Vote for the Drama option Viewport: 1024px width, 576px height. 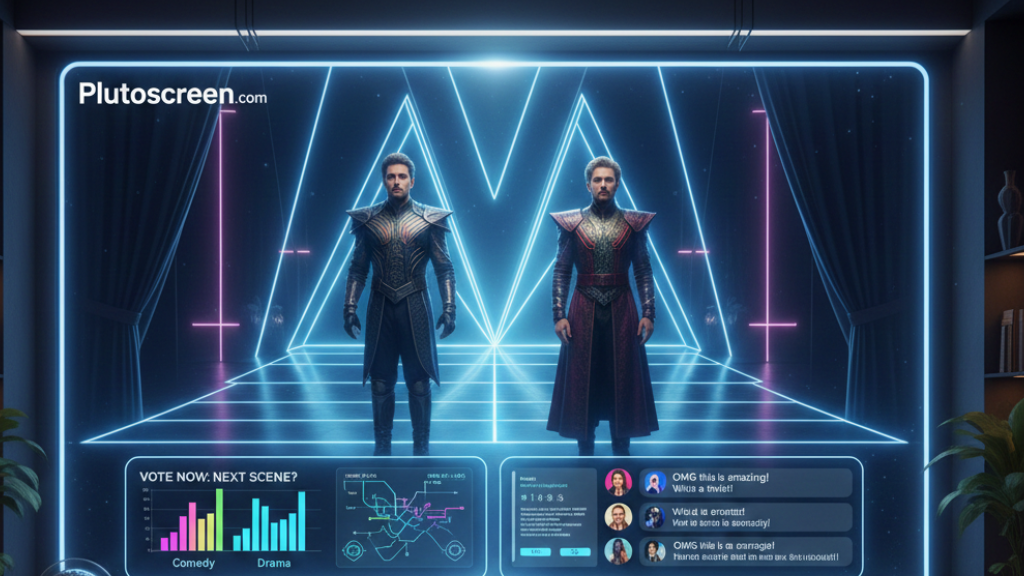coord(272,563)
